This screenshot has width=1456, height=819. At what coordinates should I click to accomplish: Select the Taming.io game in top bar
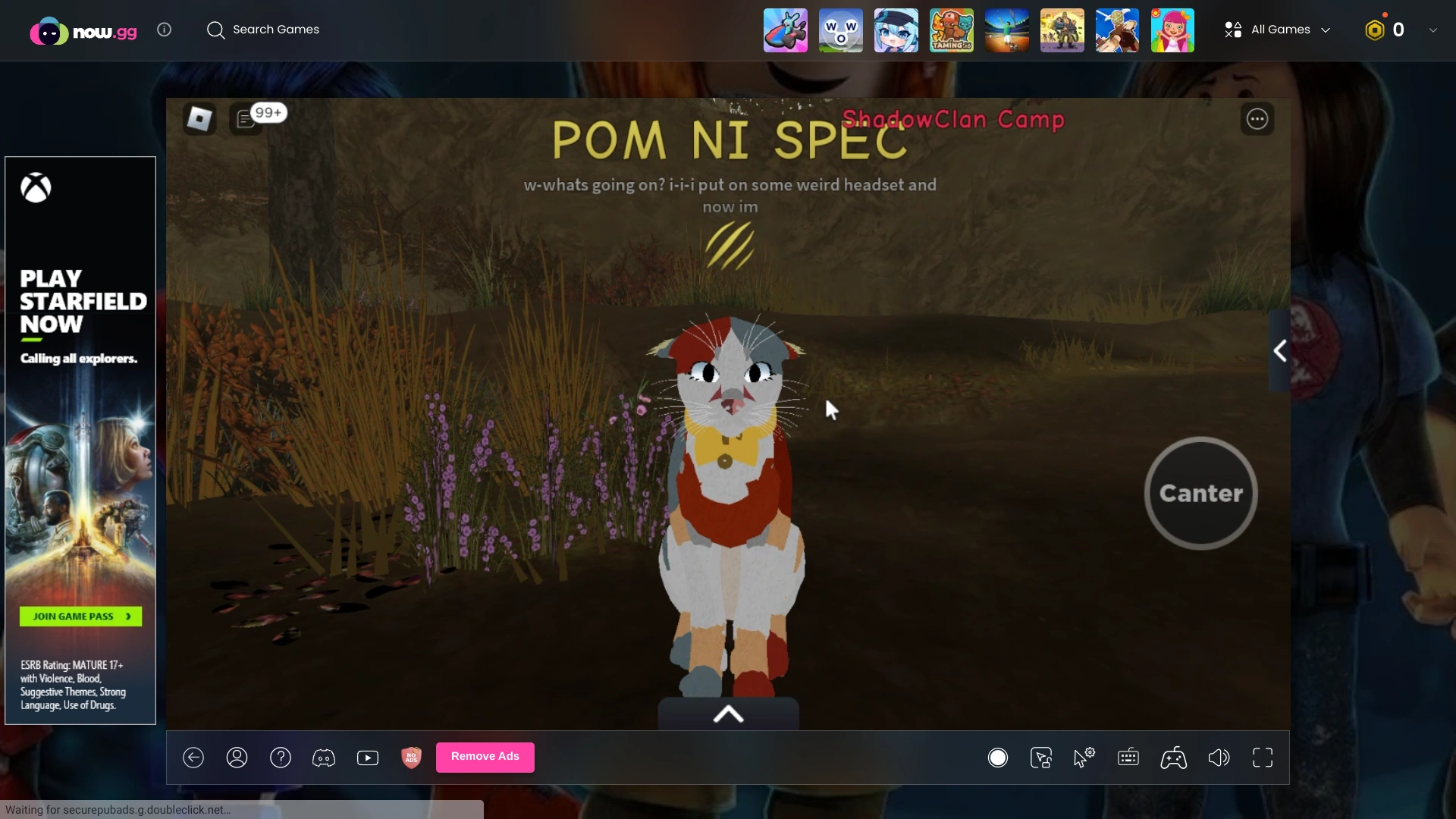click(x=952, y=30)
